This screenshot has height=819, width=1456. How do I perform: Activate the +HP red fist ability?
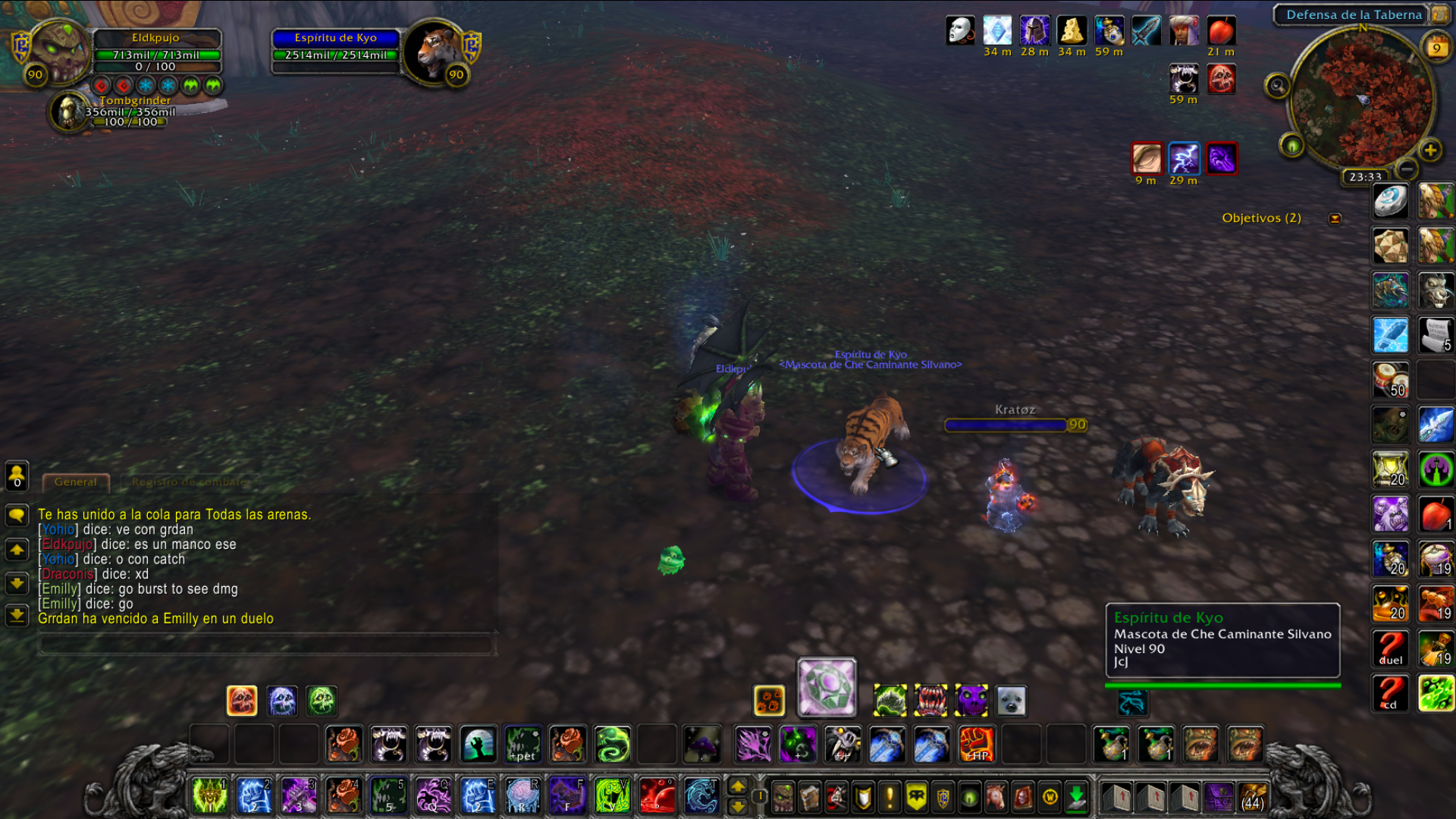[976, 744]
